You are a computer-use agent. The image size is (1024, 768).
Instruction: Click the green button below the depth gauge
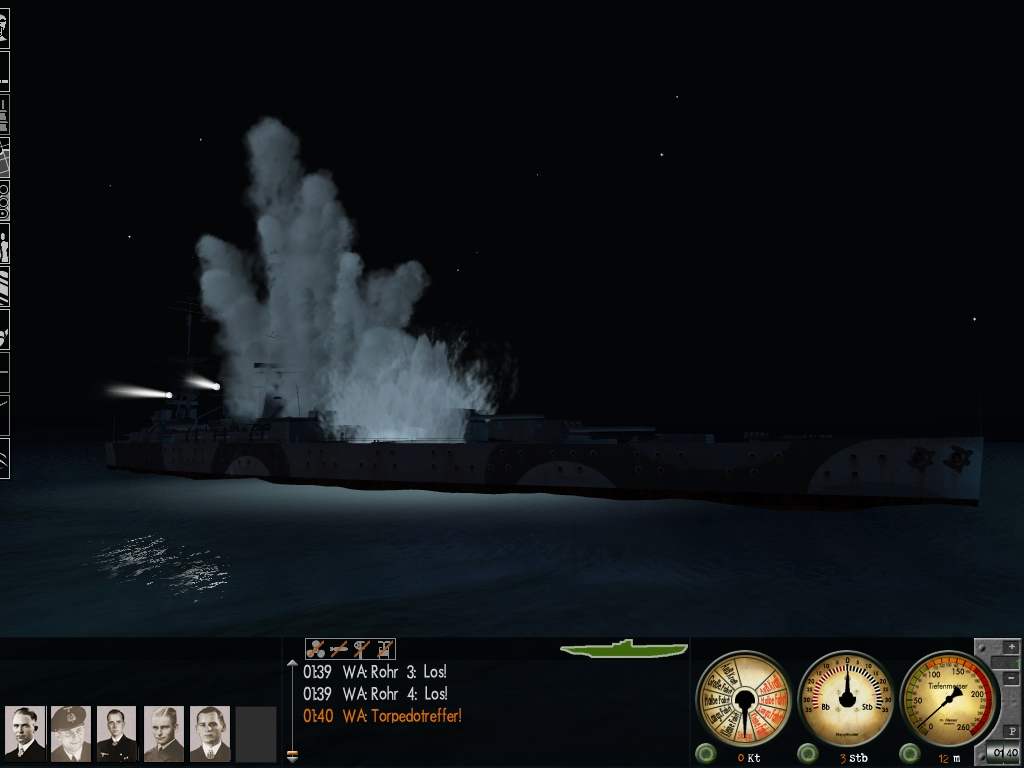coord(910,753)
